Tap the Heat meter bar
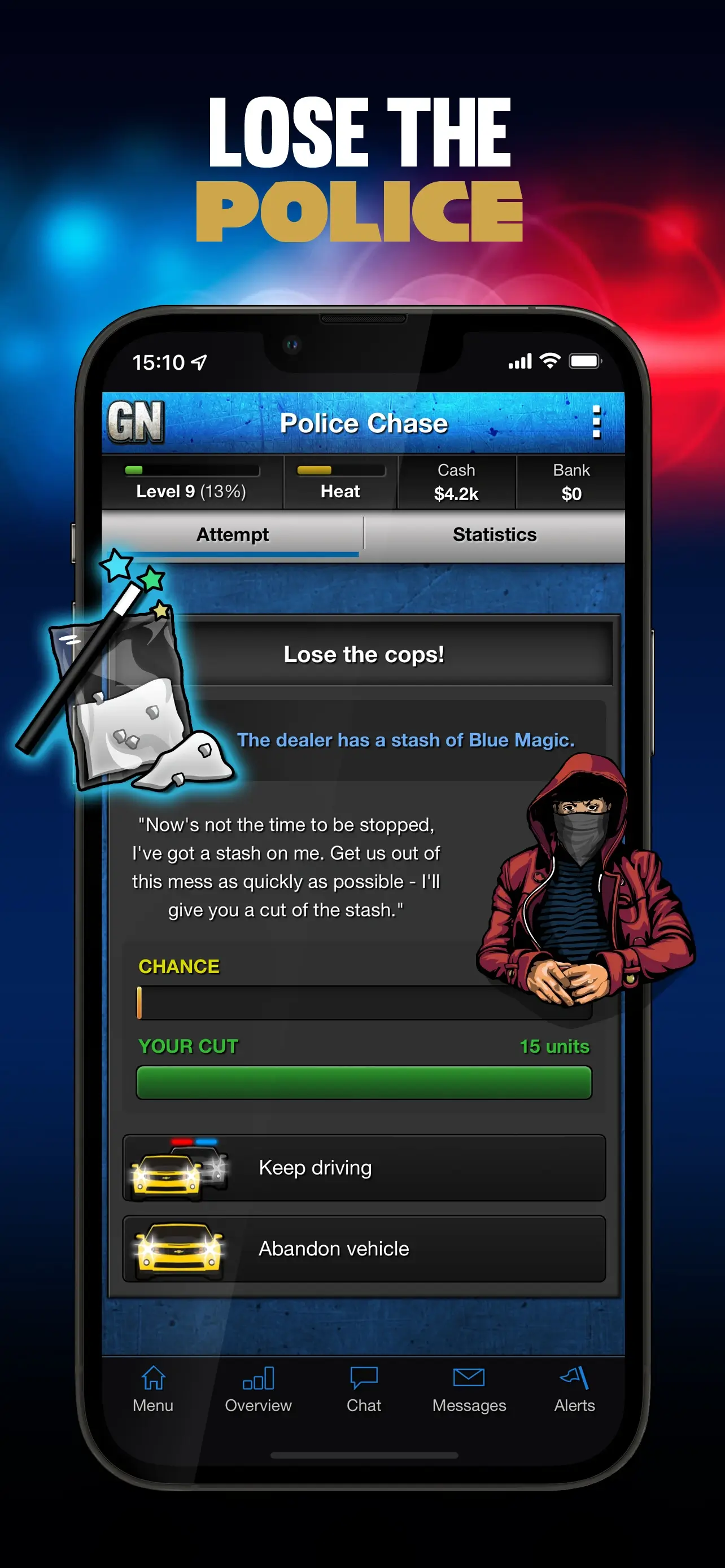Screen dimensions: 725x1568 point(340,470)
